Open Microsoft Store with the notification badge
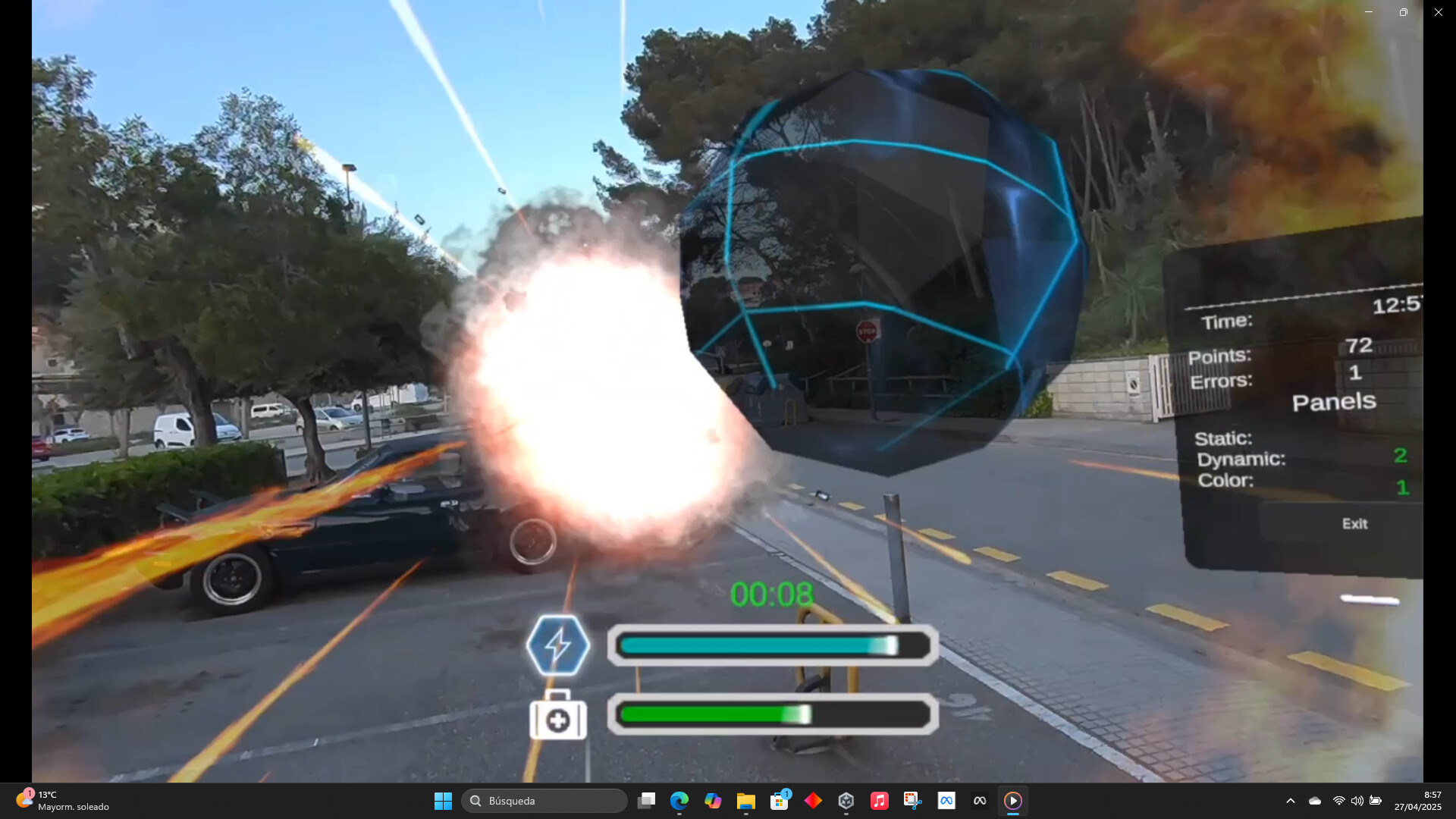This screenshot has width=1456, height=819. click(779, 800)
